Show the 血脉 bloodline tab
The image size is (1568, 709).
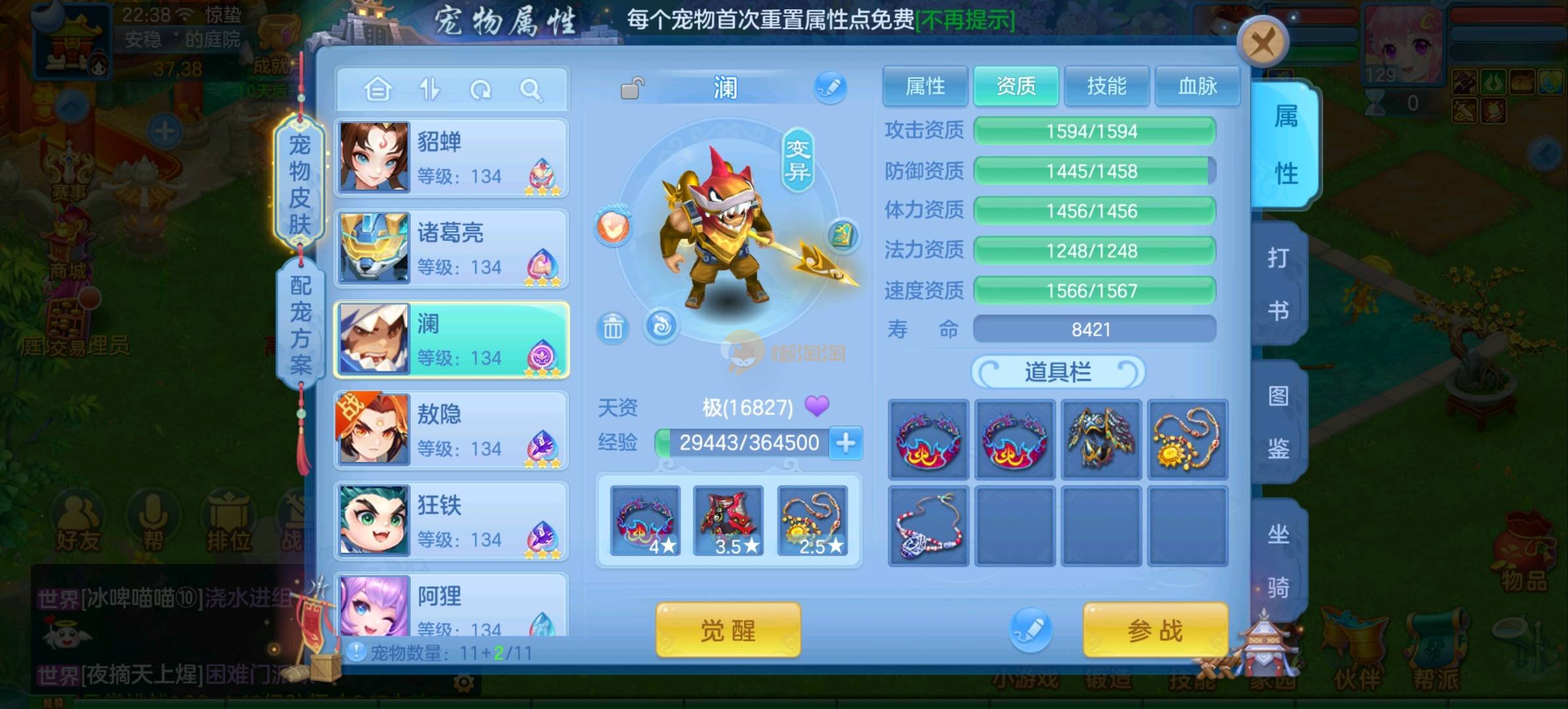[x=1197, y=86]
